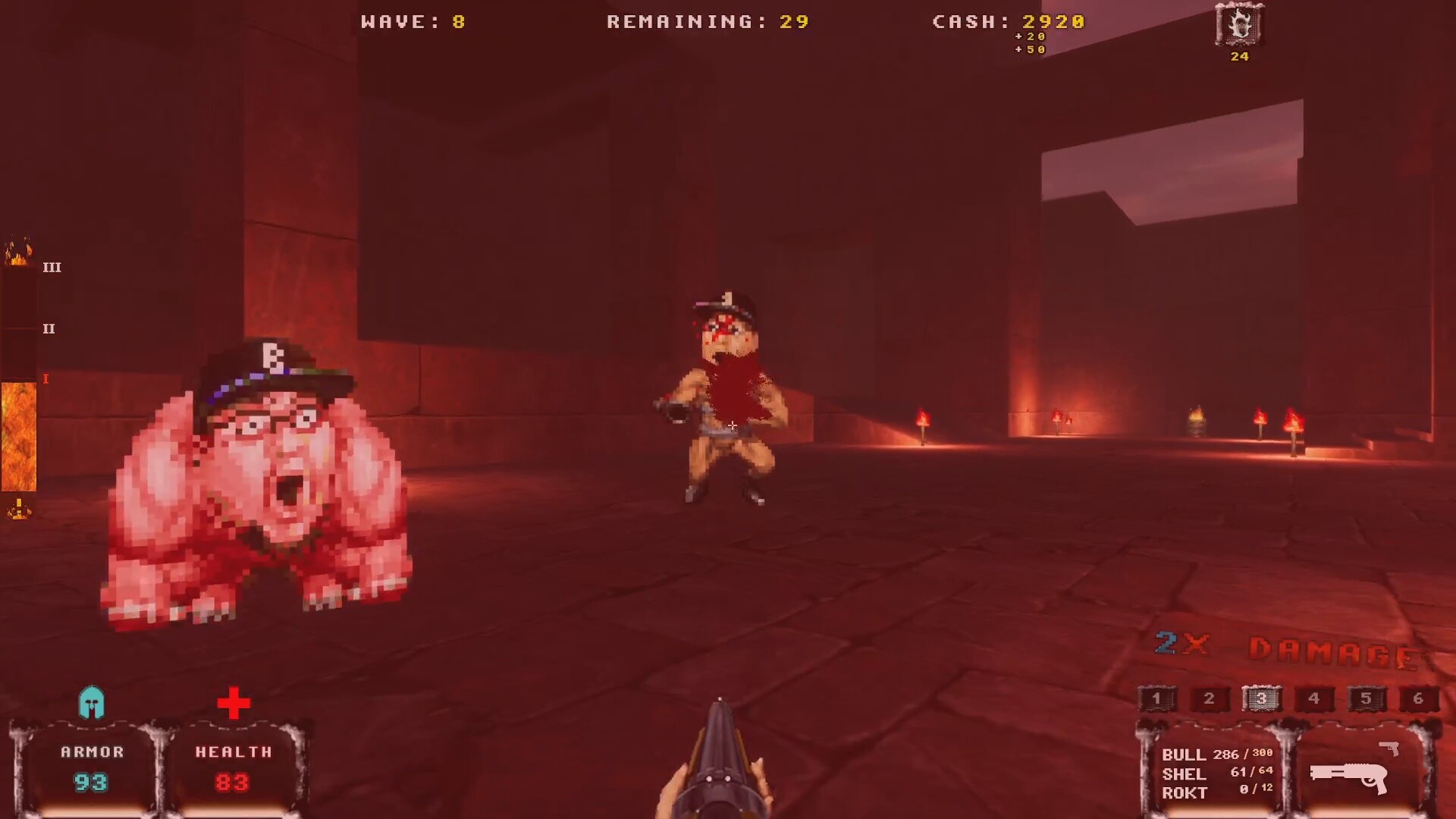
Task: Toggle weapon slot 3 highlighted state
Action: [1261, 699]
